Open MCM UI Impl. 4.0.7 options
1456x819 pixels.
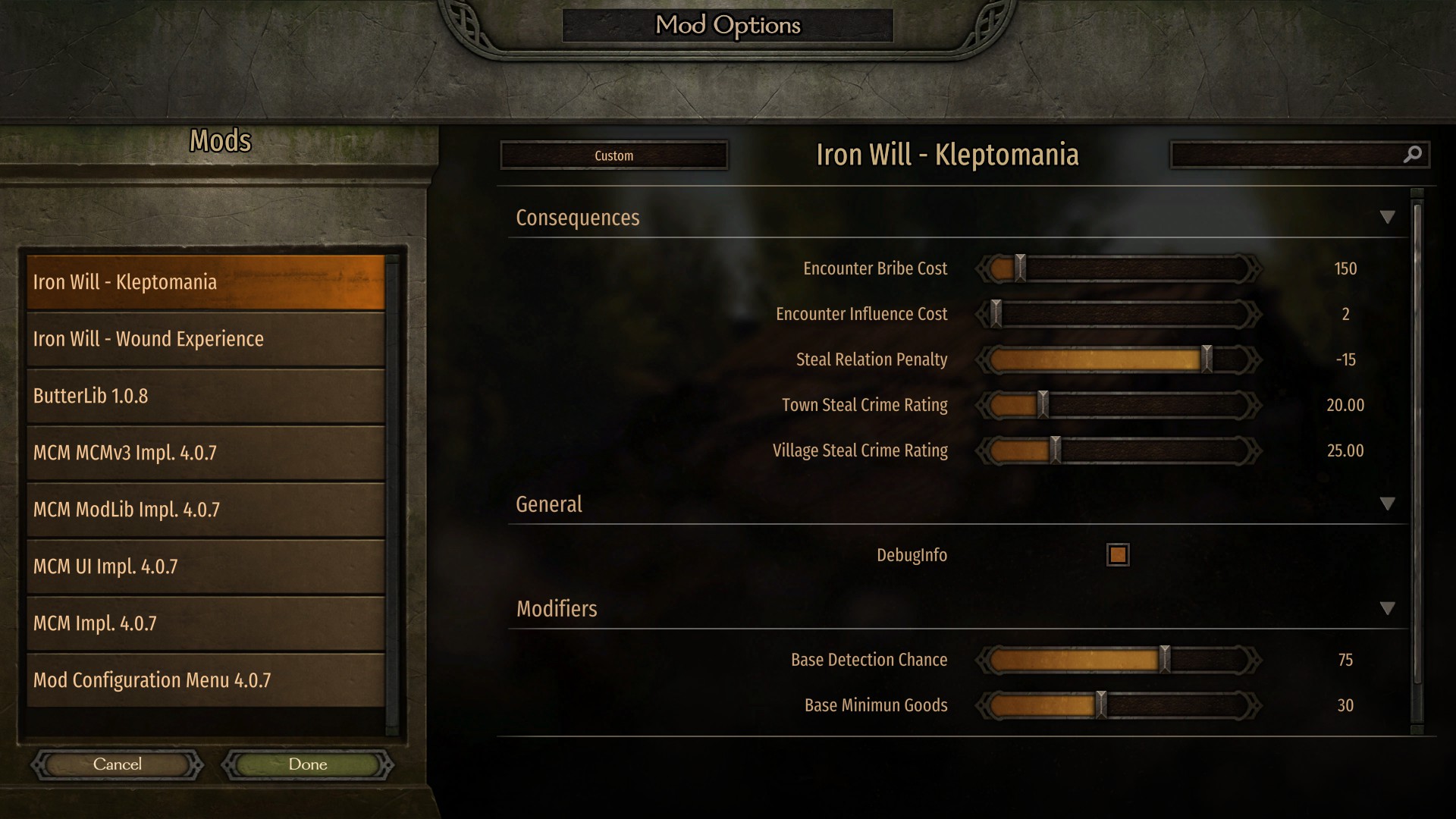[205, 566]
